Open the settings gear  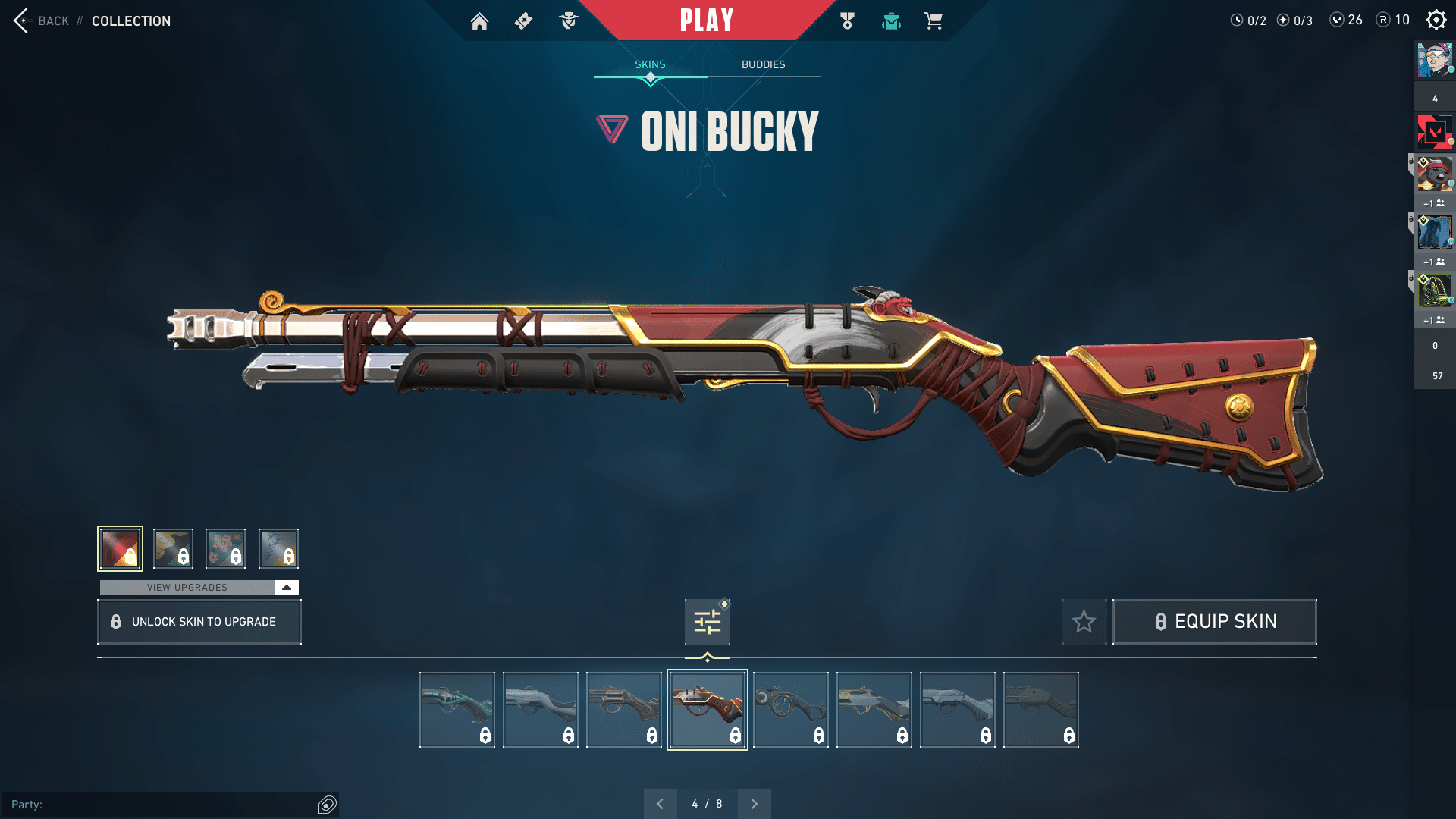[x=1436, y=20]
